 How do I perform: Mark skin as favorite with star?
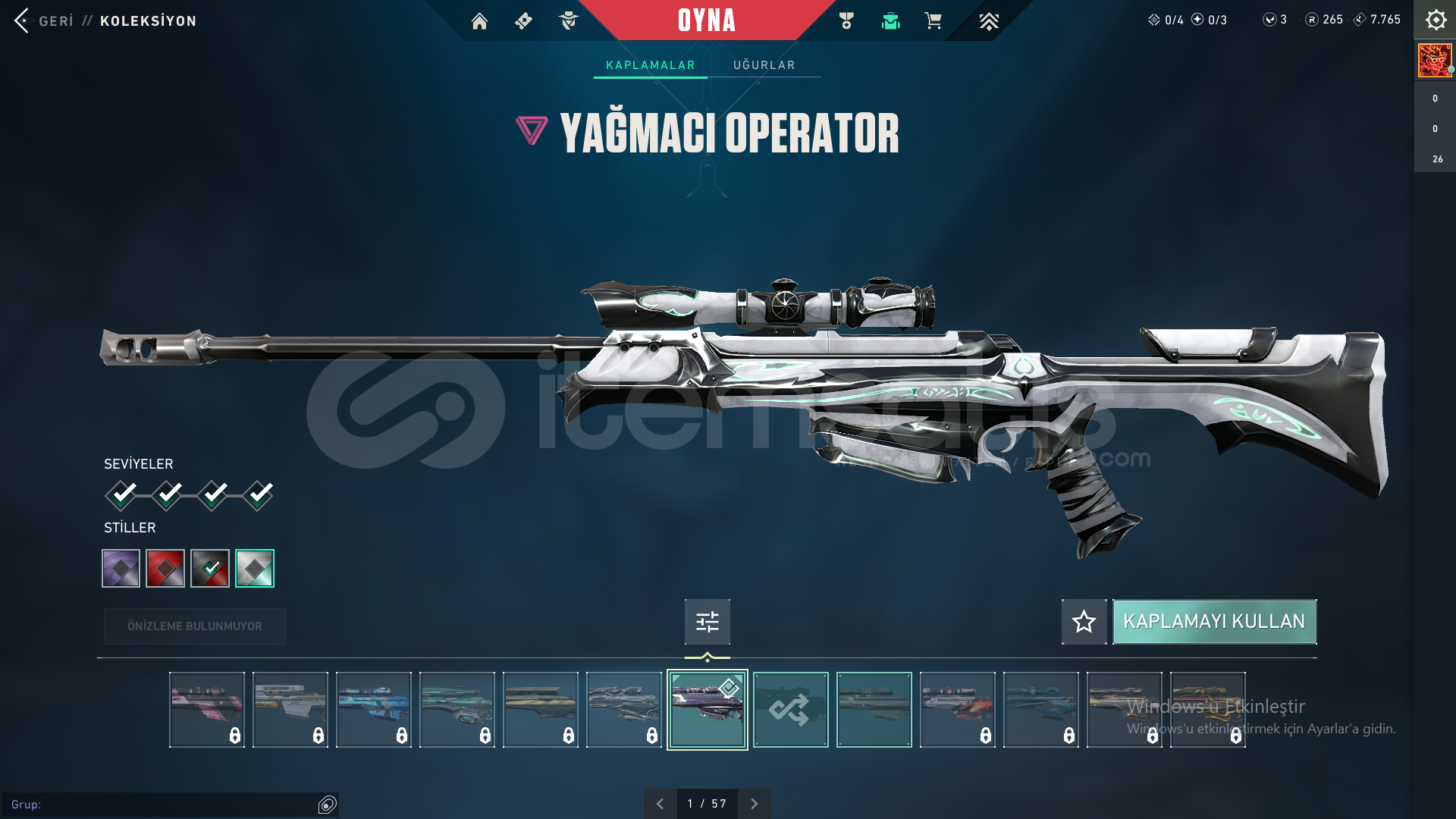1084,622
